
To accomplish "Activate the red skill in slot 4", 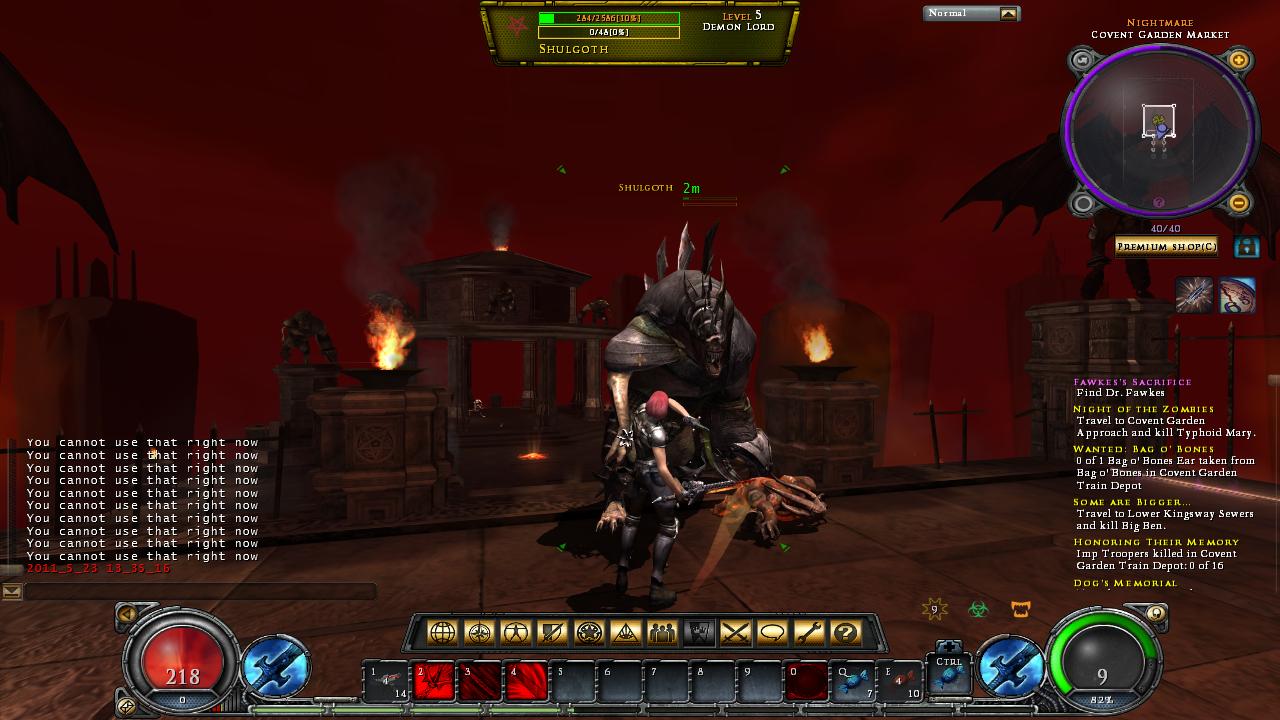I will coord(527,682).
